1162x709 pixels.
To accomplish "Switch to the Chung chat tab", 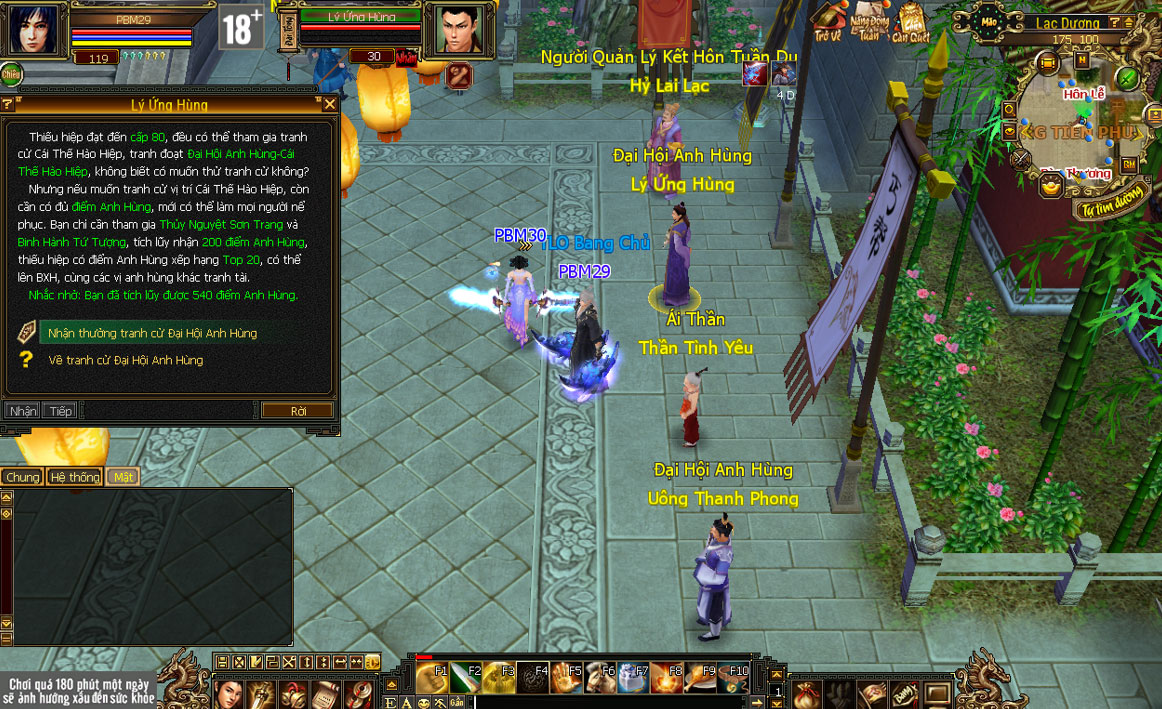I will (22, 477).
